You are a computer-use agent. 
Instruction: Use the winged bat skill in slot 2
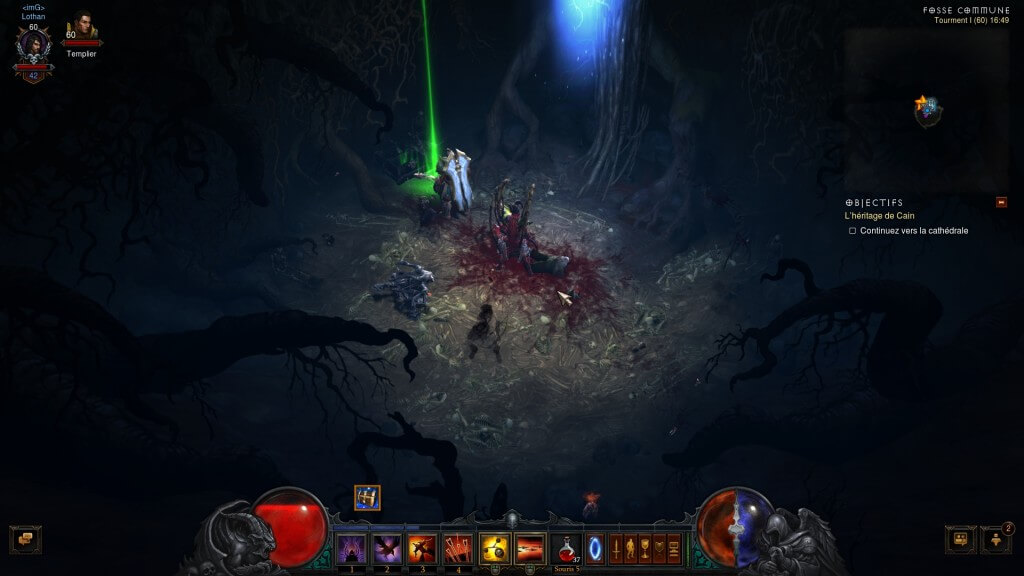[386, 549]
